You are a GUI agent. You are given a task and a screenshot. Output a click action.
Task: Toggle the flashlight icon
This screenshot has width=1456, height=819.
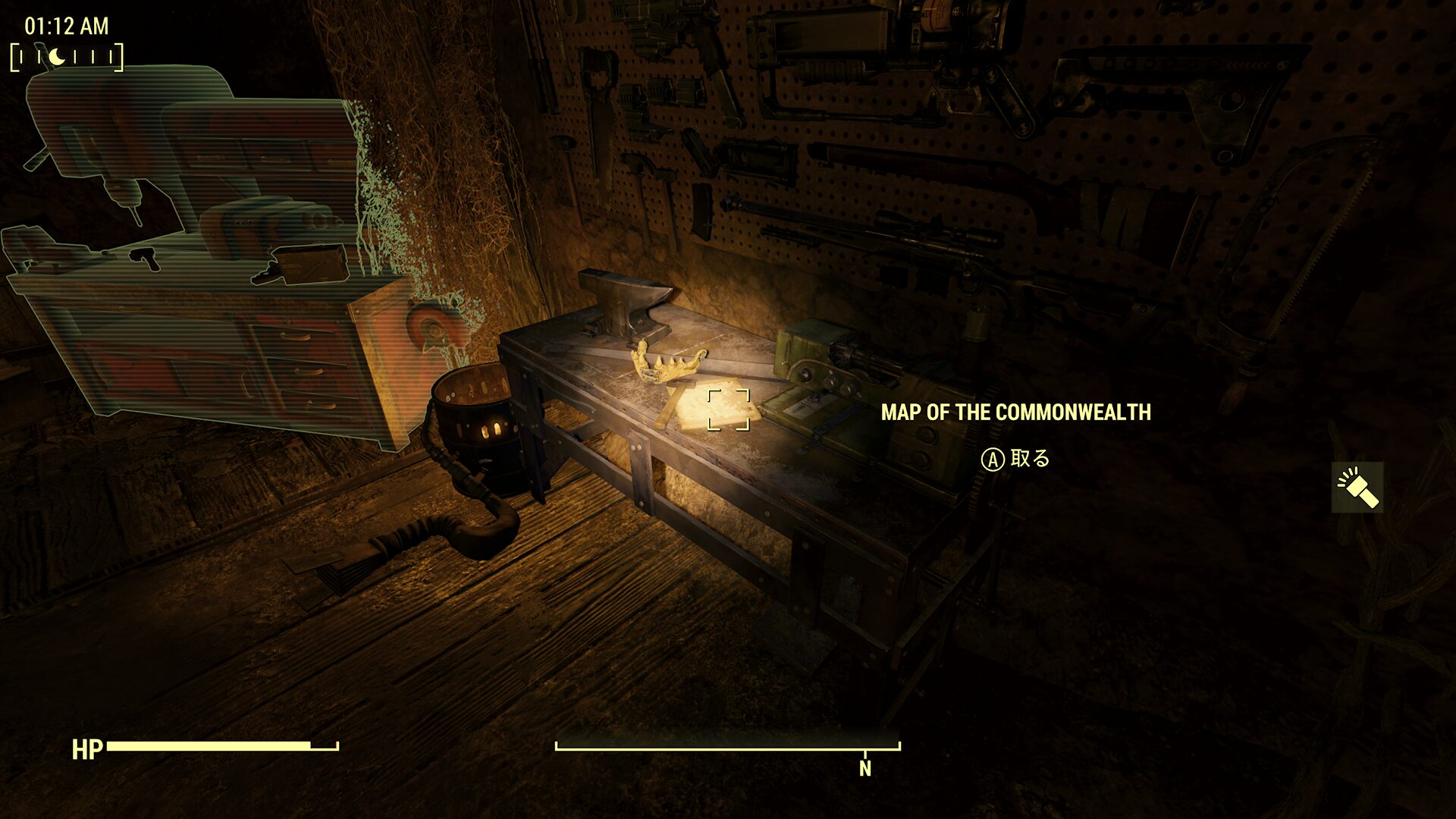[x=1357, y=488]
